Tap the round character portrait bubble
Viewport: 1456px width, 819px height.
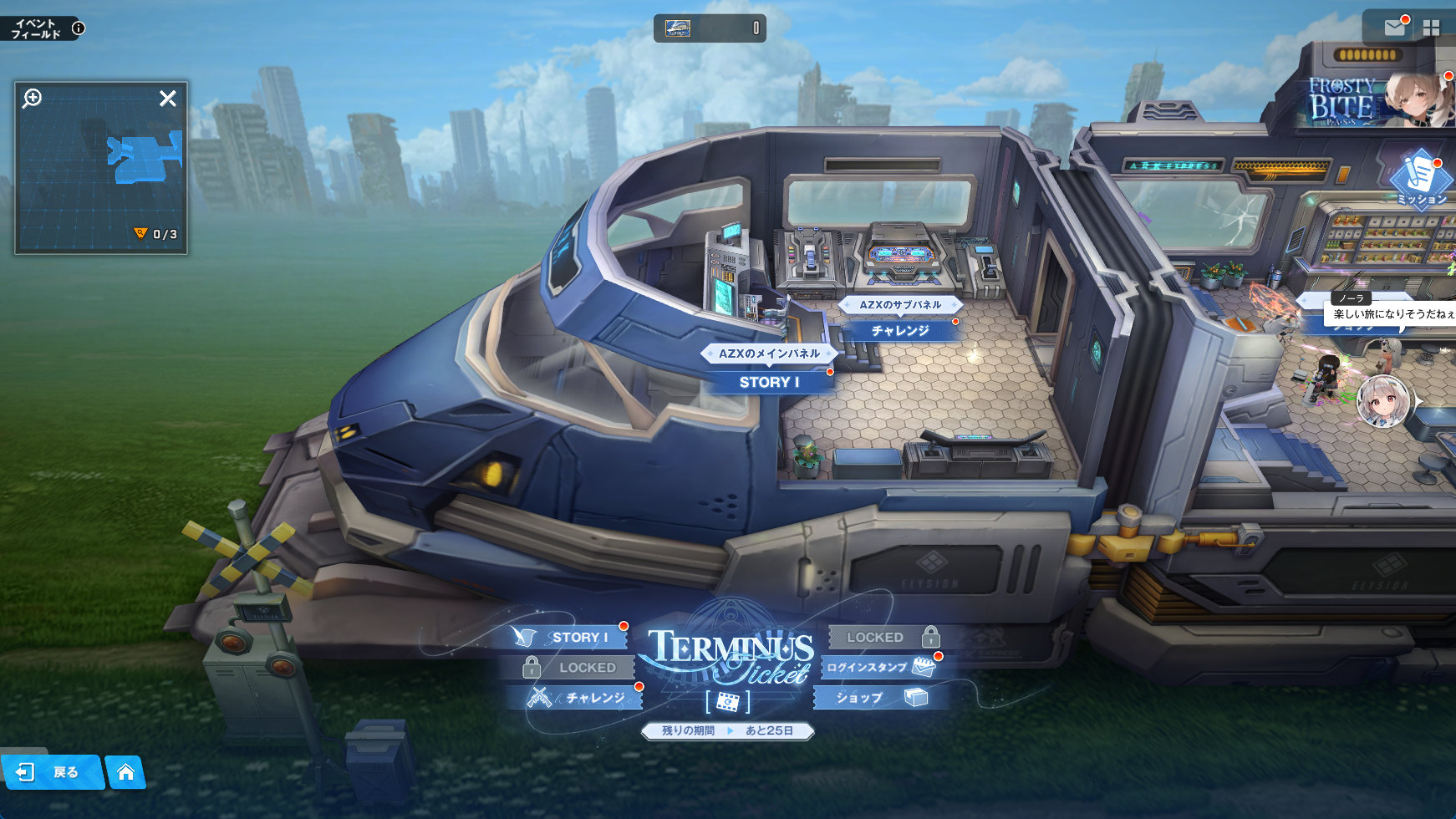[1384, 401]
